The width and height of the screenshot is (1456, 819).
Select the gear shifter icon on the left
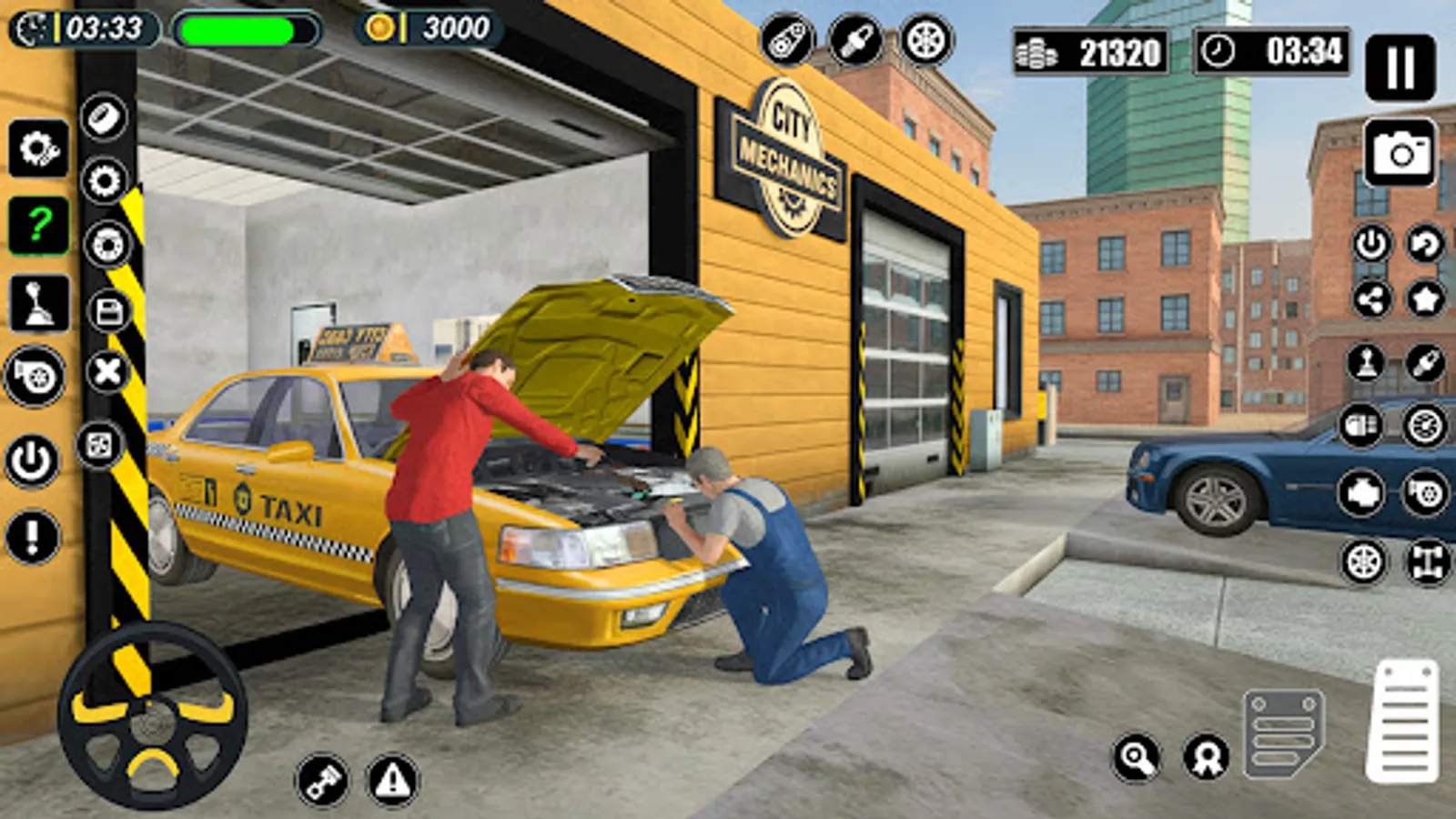click(36, 304)
